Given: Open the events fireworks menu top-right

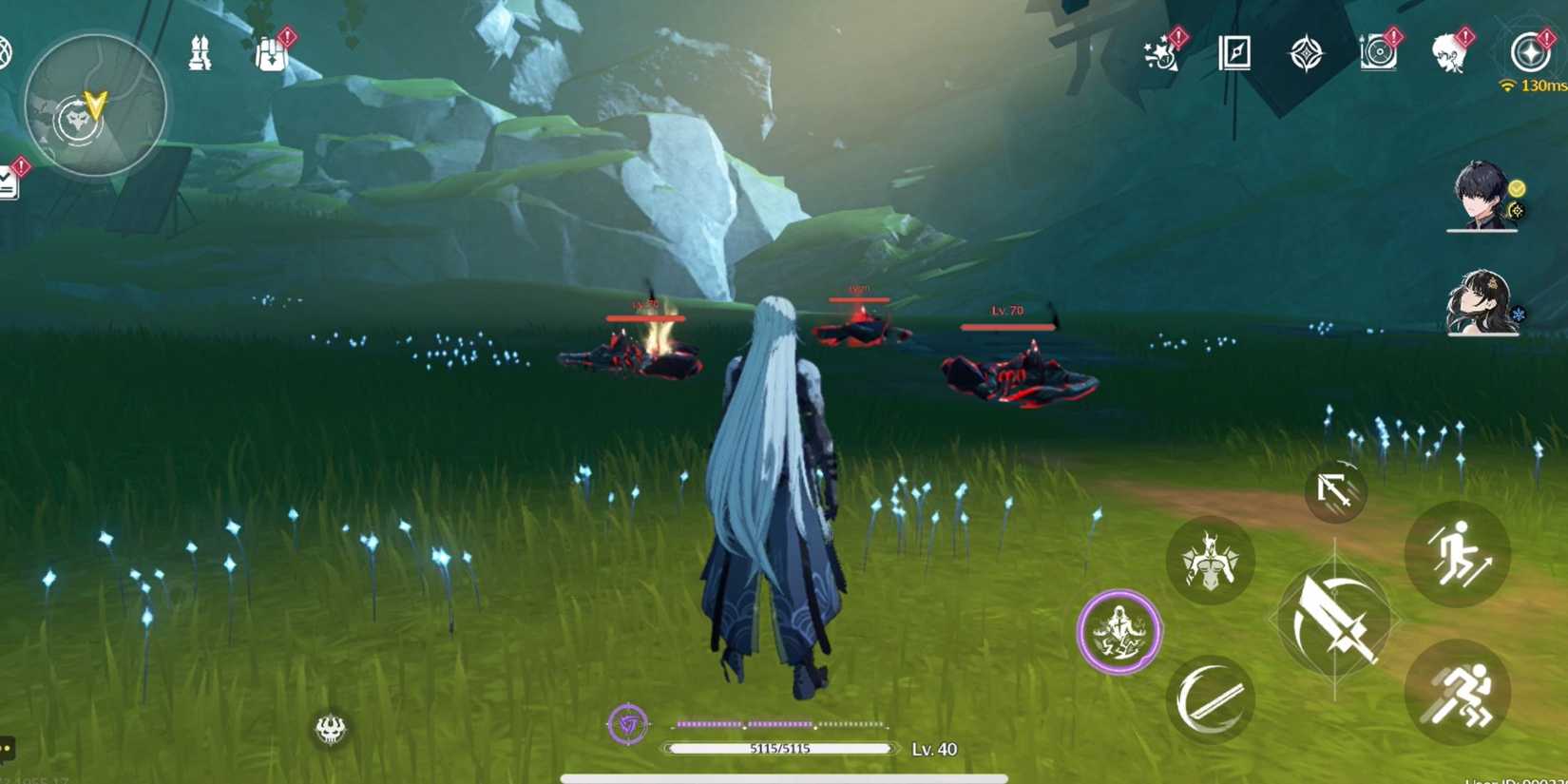Looking at the screenshot, I should [x=1157, y=54].
